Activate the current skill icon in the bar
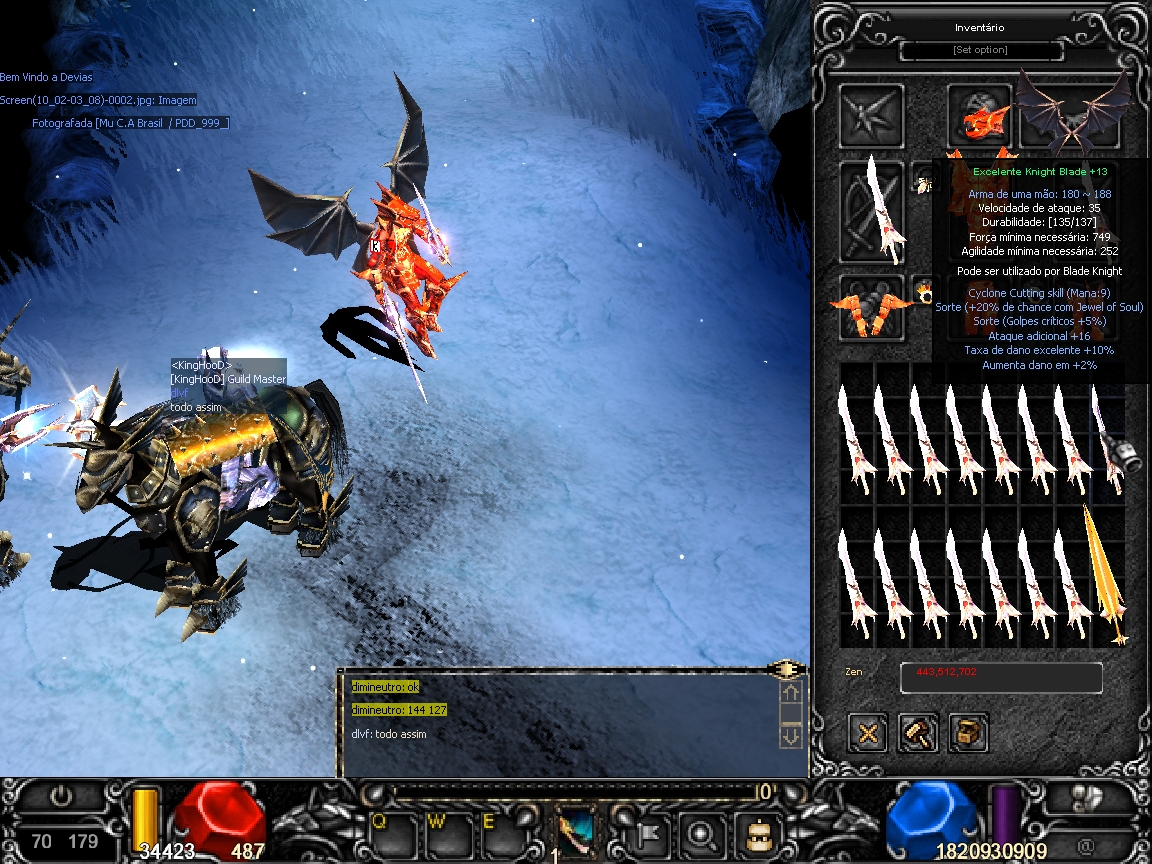This screenshot has height=864, width=1152. pyautogui.click(x=578, y=832)
